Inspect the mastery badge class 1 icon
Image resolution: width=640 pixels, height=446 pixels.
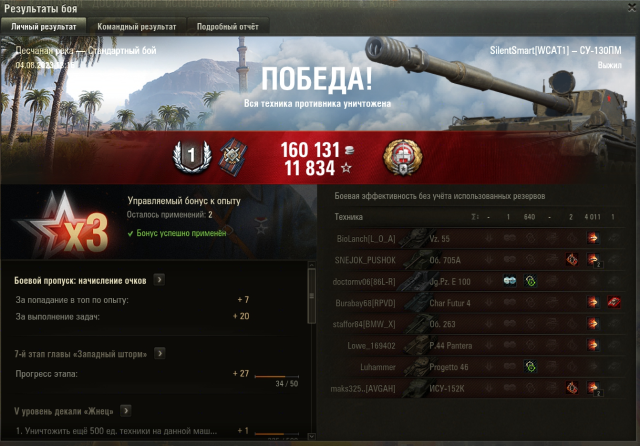pyautogui.click(x=191, y=154)
